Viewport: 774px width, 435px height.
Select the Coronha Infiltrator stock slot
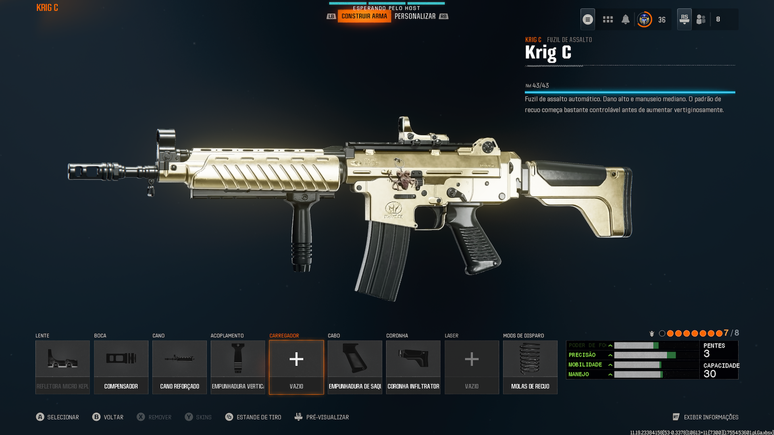point(413,366)
